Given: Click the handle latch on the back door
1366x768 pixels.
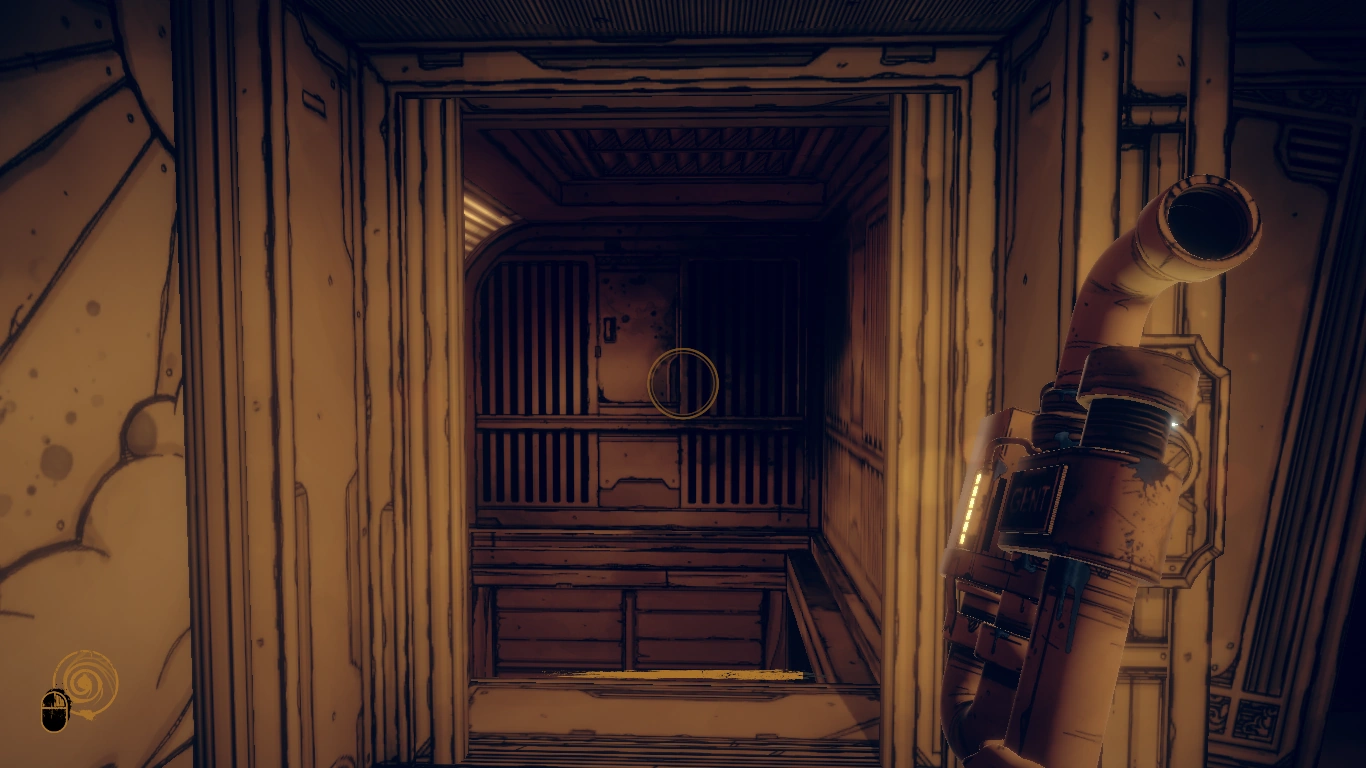Looking at the screenshot, I should [x=611, y=327].
